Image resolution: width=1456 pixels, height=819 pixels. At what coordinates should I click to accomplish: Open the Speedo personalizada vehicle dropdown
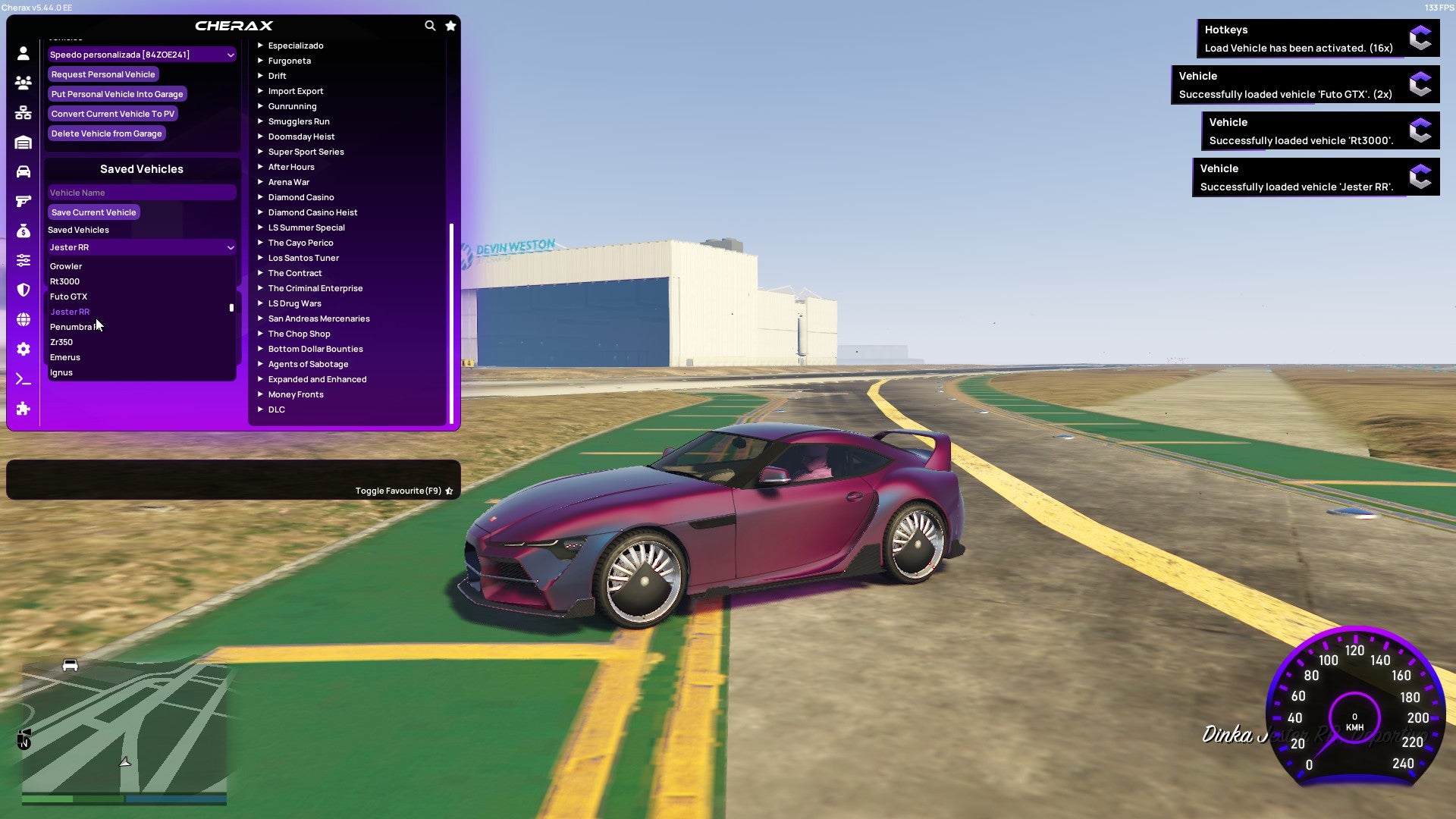pyautogui.click(x=141, y=54)
